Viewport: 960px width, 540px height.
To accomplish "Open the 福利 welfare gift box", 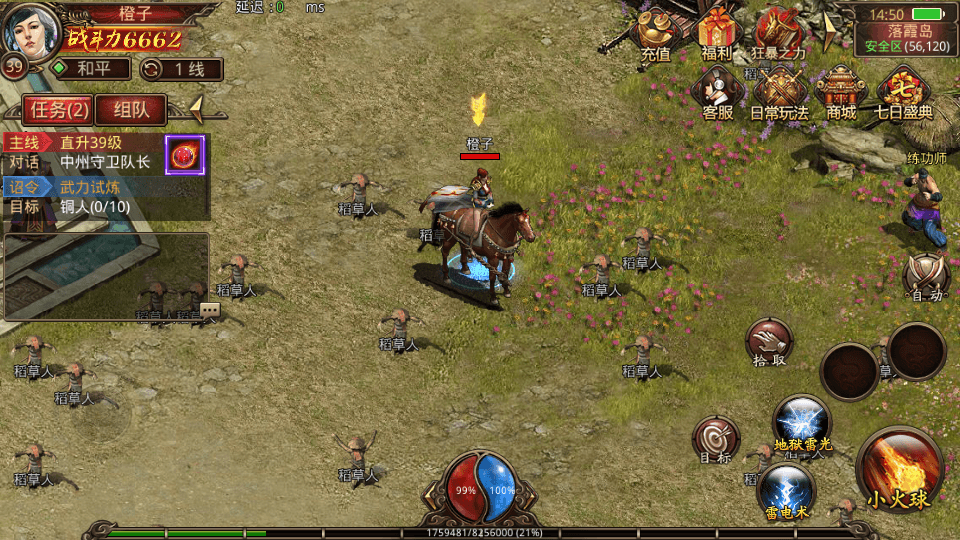I will coord(717,35).
